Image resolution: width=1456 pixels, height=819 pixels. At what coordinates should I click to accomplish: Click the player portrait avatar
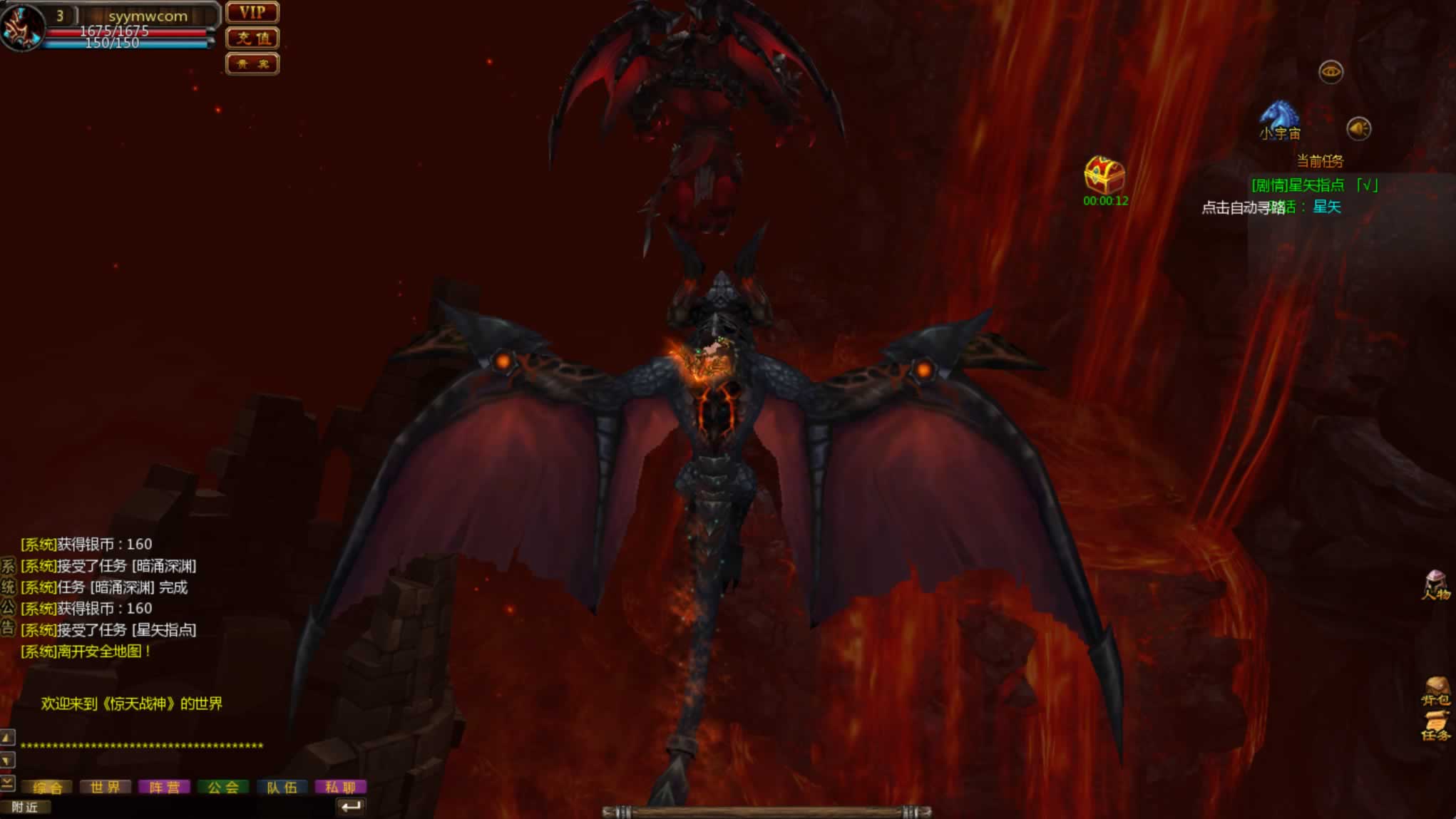[x=21, y=26]
